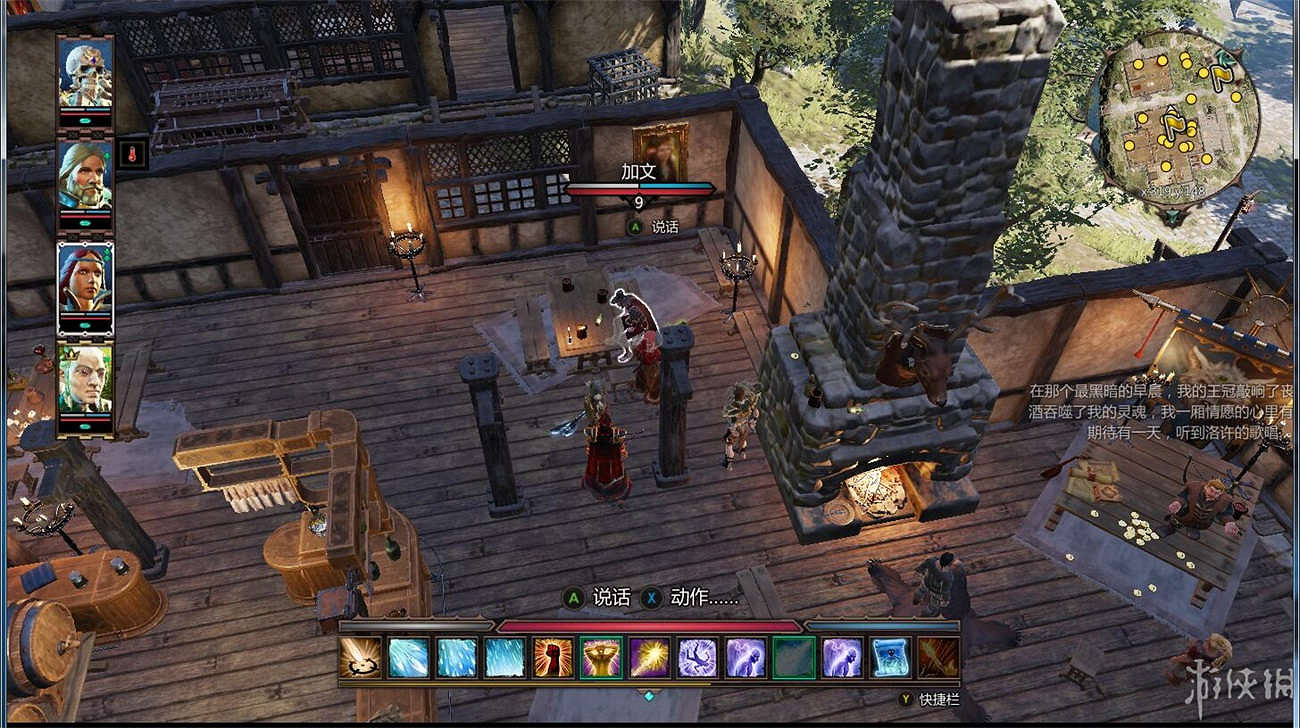1300x728 pixels.
Task: Click the diamond page switcher below the hotbar
Action: (650, 694)
